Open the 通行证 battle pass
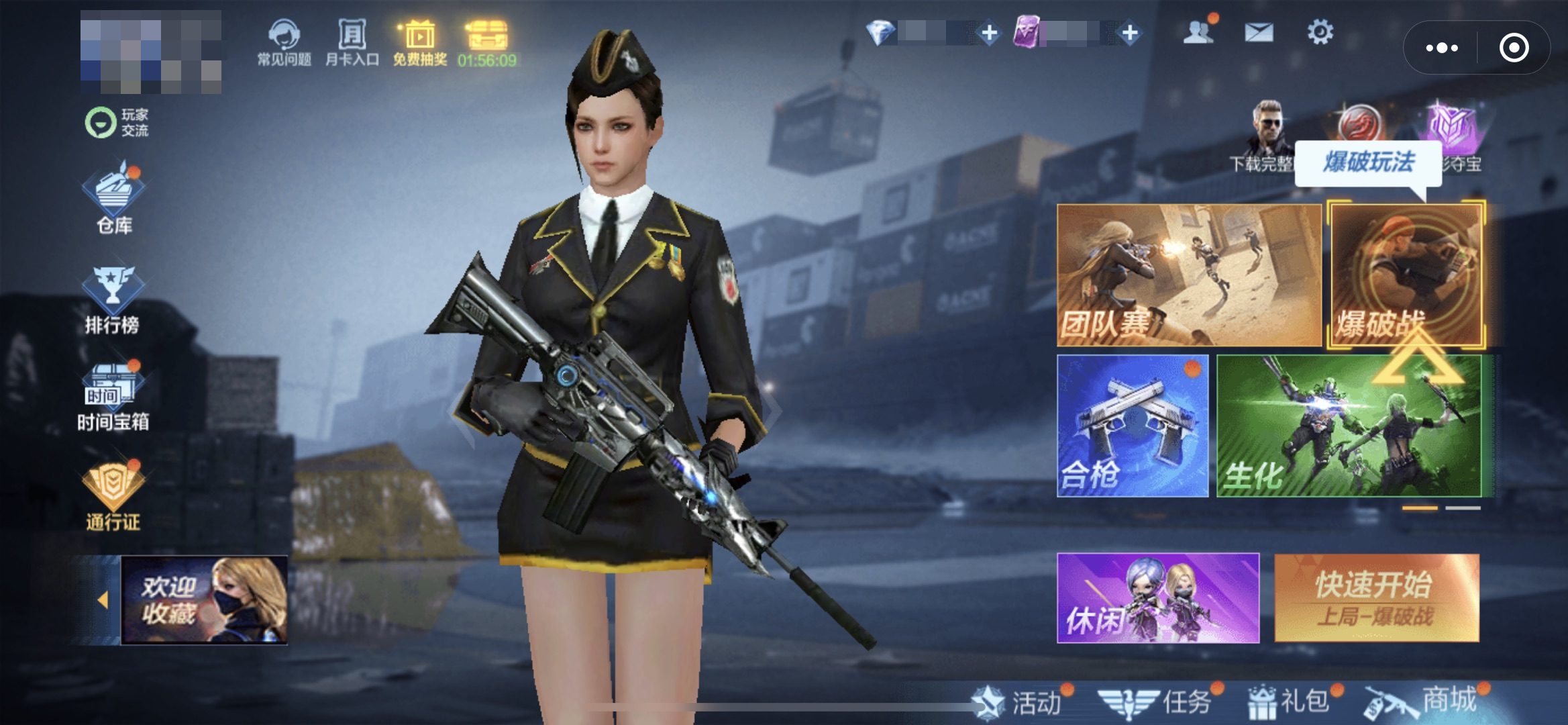This screenshot has width=1568, height=725. point(113,495)
